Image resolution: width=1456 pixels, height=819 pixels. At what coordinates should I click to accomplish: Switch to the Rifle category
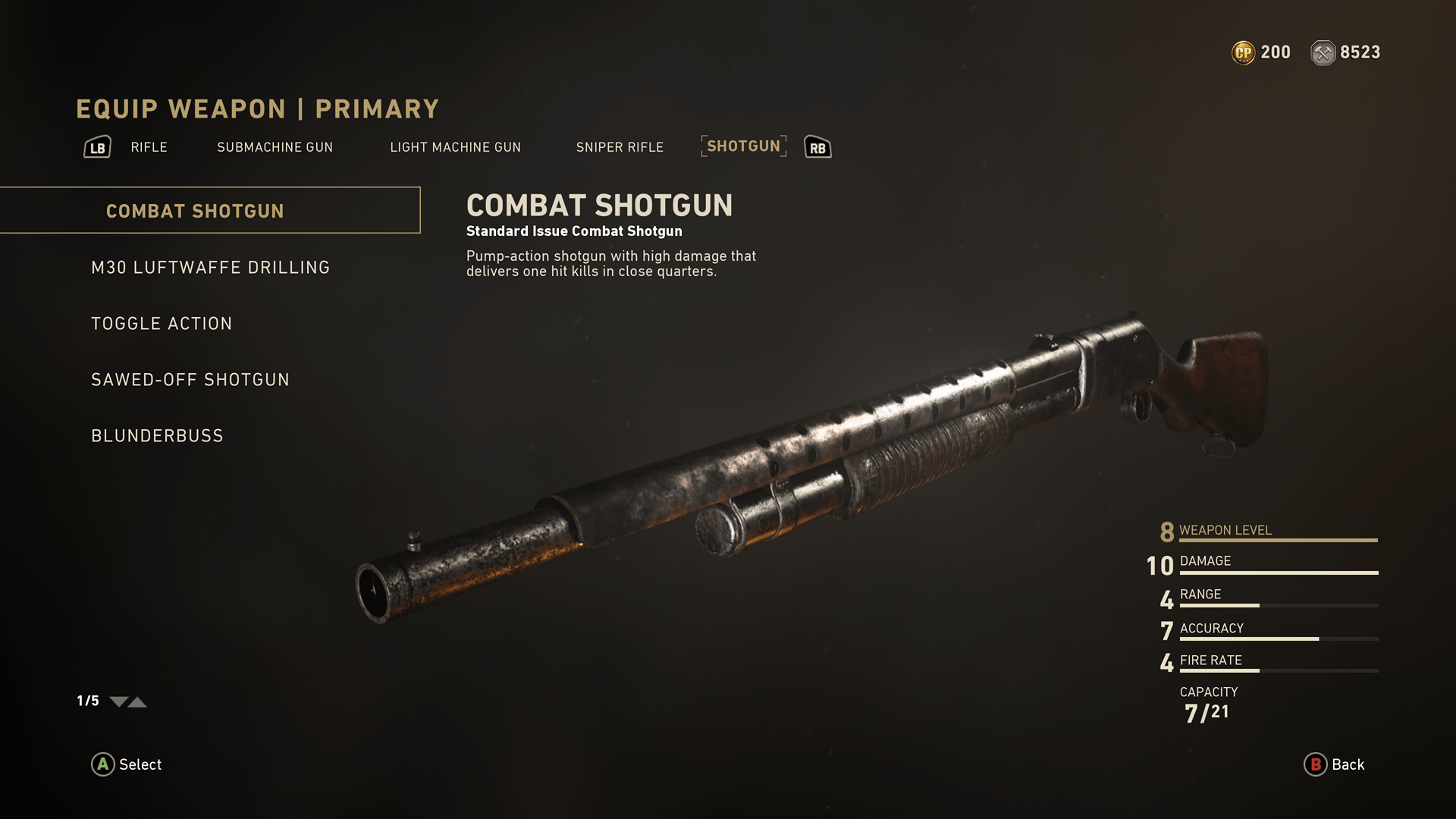[x=149, y=147]
